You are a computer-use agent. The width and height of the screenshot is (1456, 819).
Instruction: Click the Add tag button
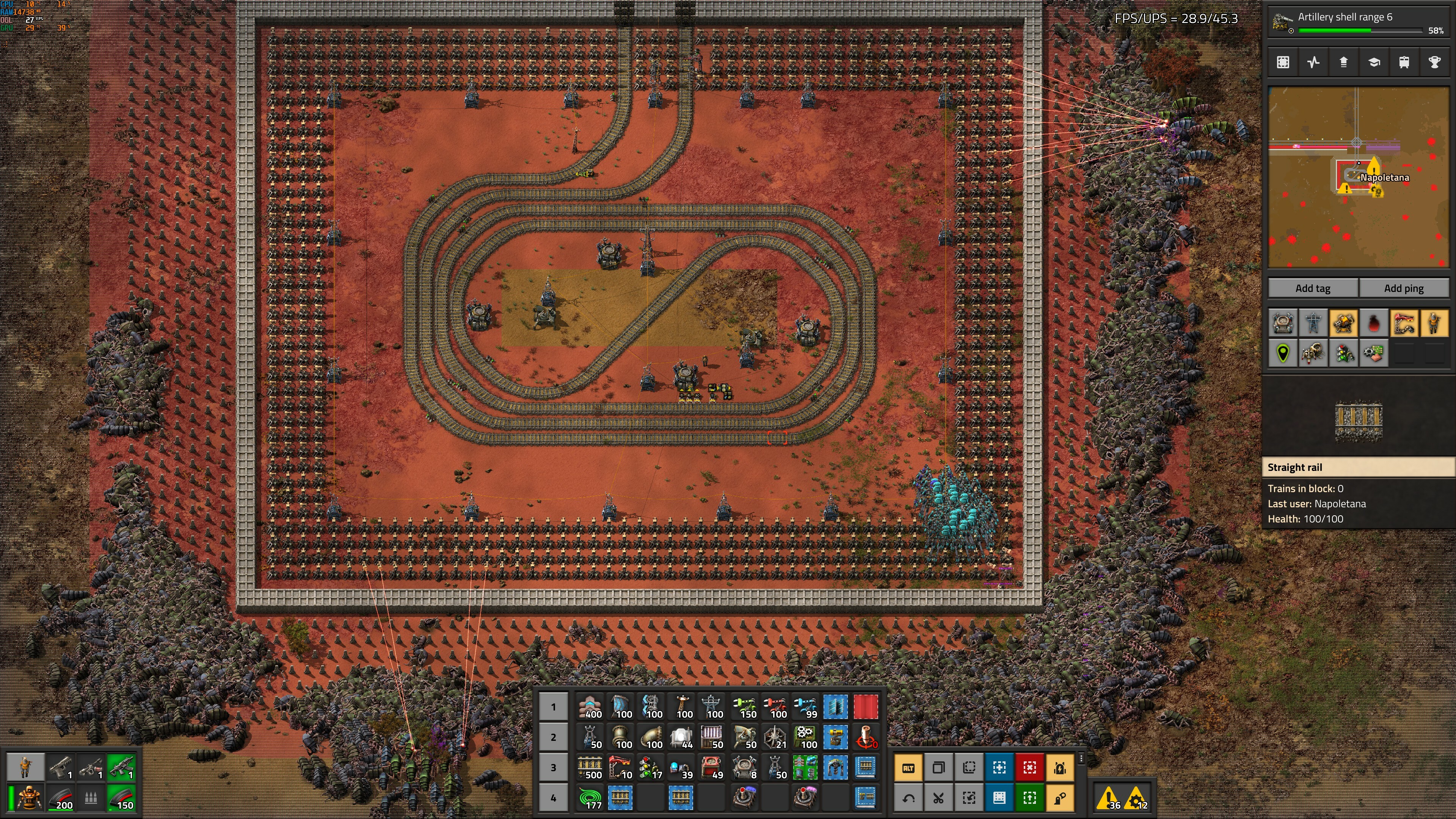[1312, 288]
